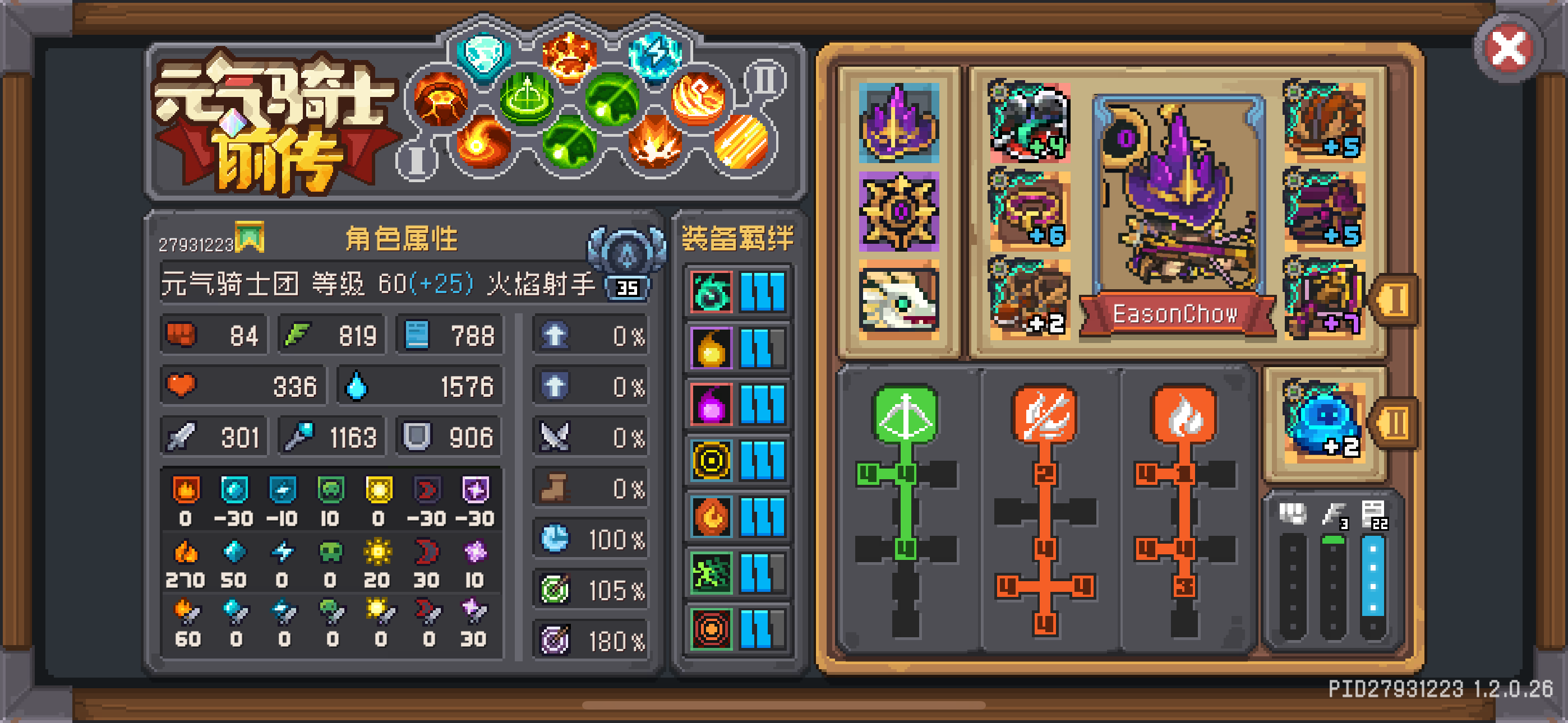Toggle skill loadout I indicator
The height and width of the screenshot is (723, 1568).
coord(416,160)
